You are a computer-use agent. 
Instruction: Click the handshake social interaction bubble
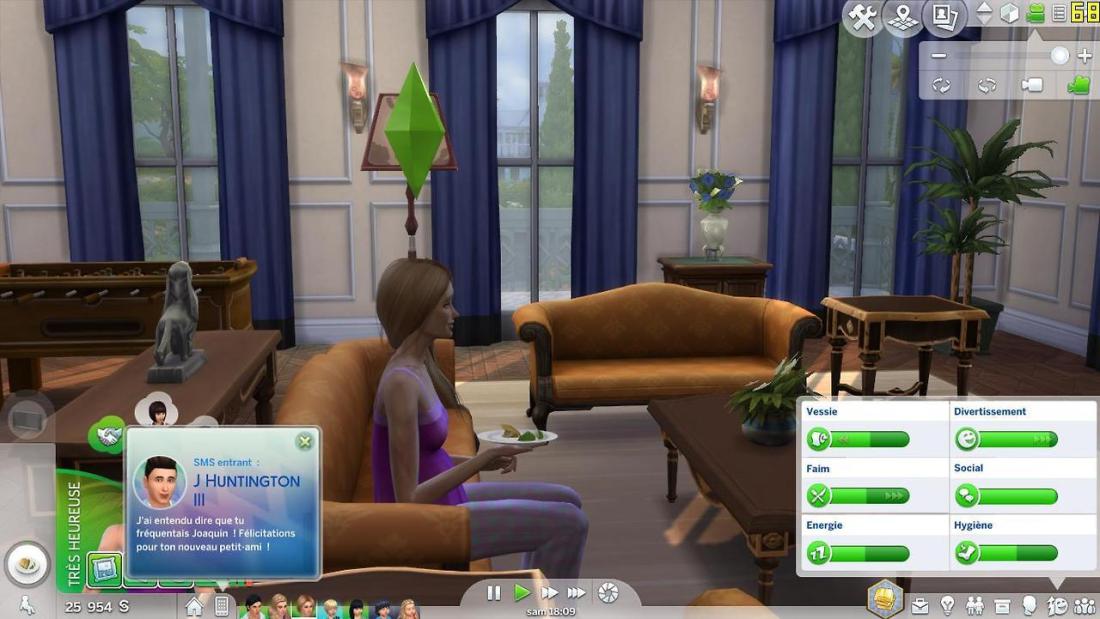[x=107, y=436]
